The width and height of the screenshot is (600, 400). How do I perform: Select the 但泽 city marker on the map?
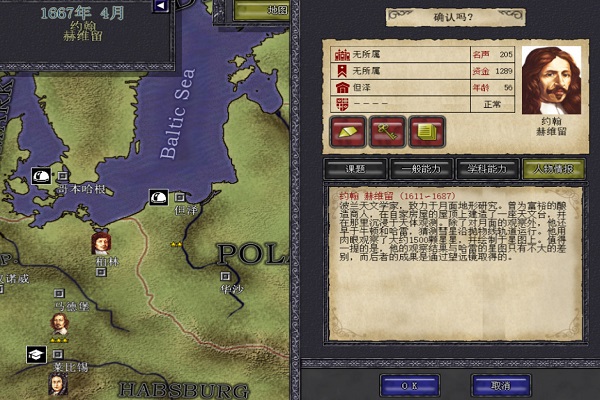[180, 198]
